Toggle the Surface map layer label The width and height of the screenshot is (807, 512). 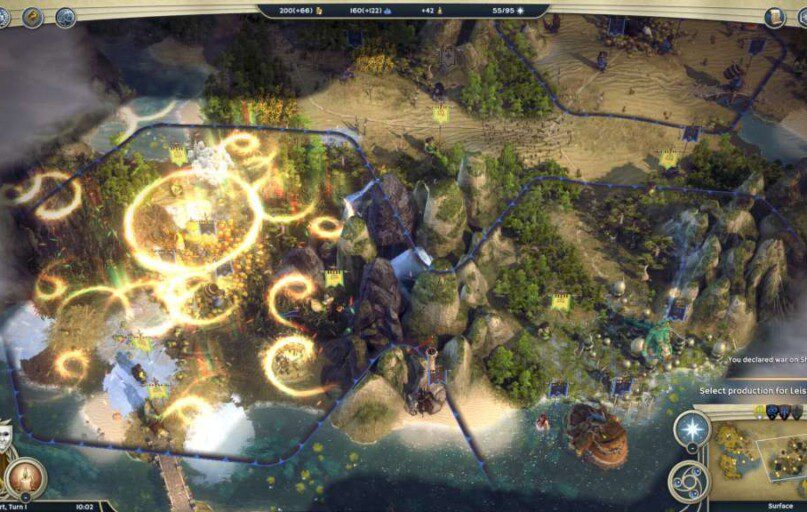780,506
